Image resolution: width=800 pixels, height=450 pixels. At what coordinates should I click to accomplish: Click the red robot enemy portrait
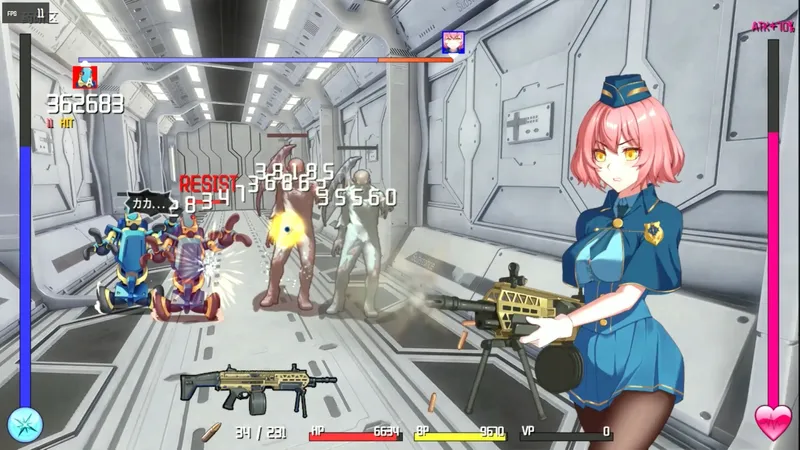(85, 76)
